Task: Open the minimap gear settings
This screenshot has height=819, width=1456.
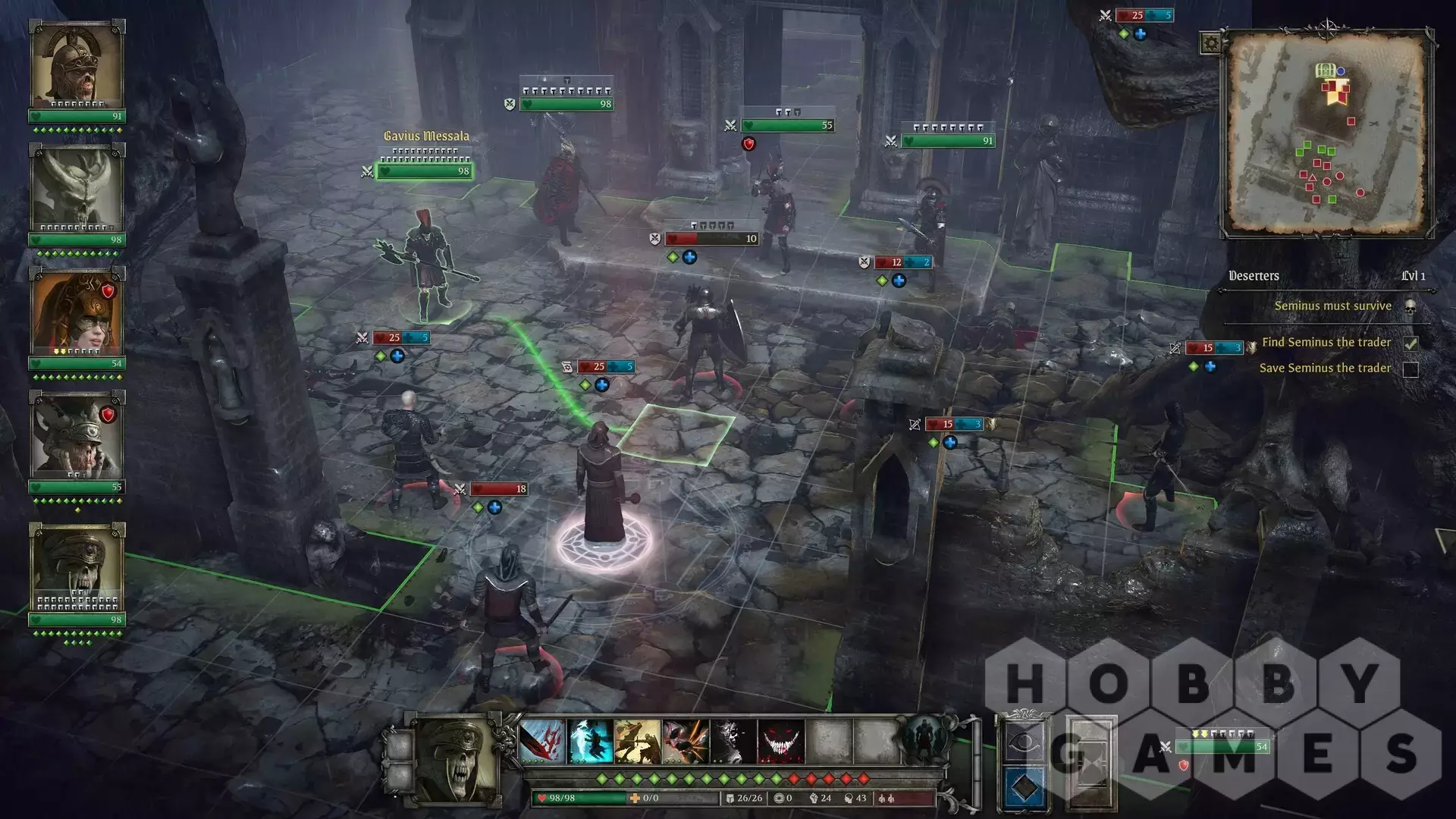Action: (x=1210, y=43)
